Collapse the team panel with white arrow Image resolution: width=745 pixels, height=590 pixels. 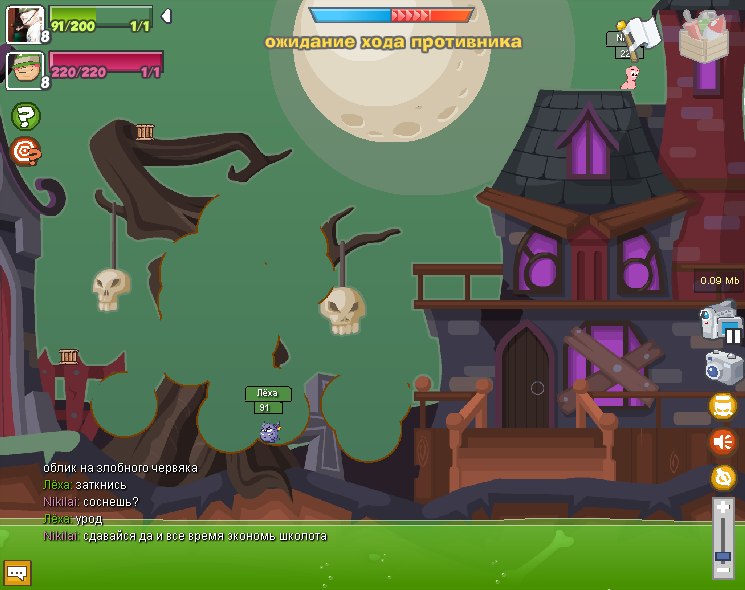(x=166, y=15)
